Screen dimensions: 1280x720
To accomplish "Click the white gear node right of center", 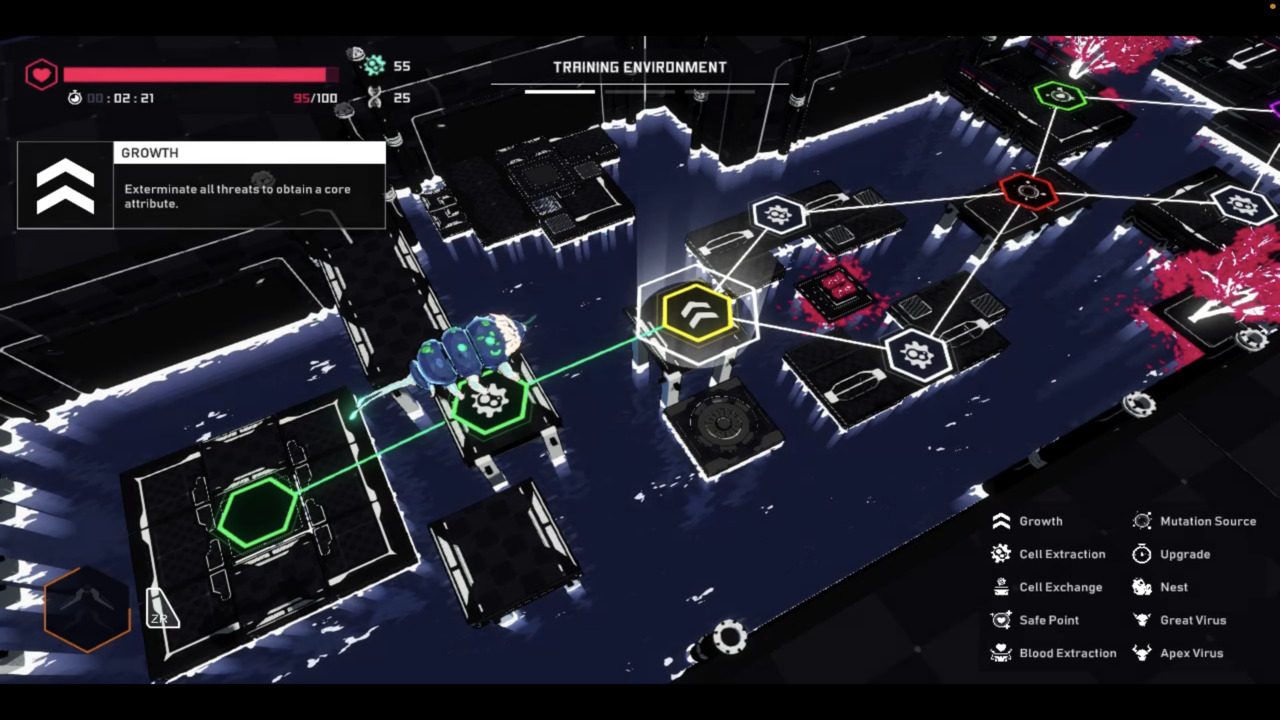I will point(916,351).
